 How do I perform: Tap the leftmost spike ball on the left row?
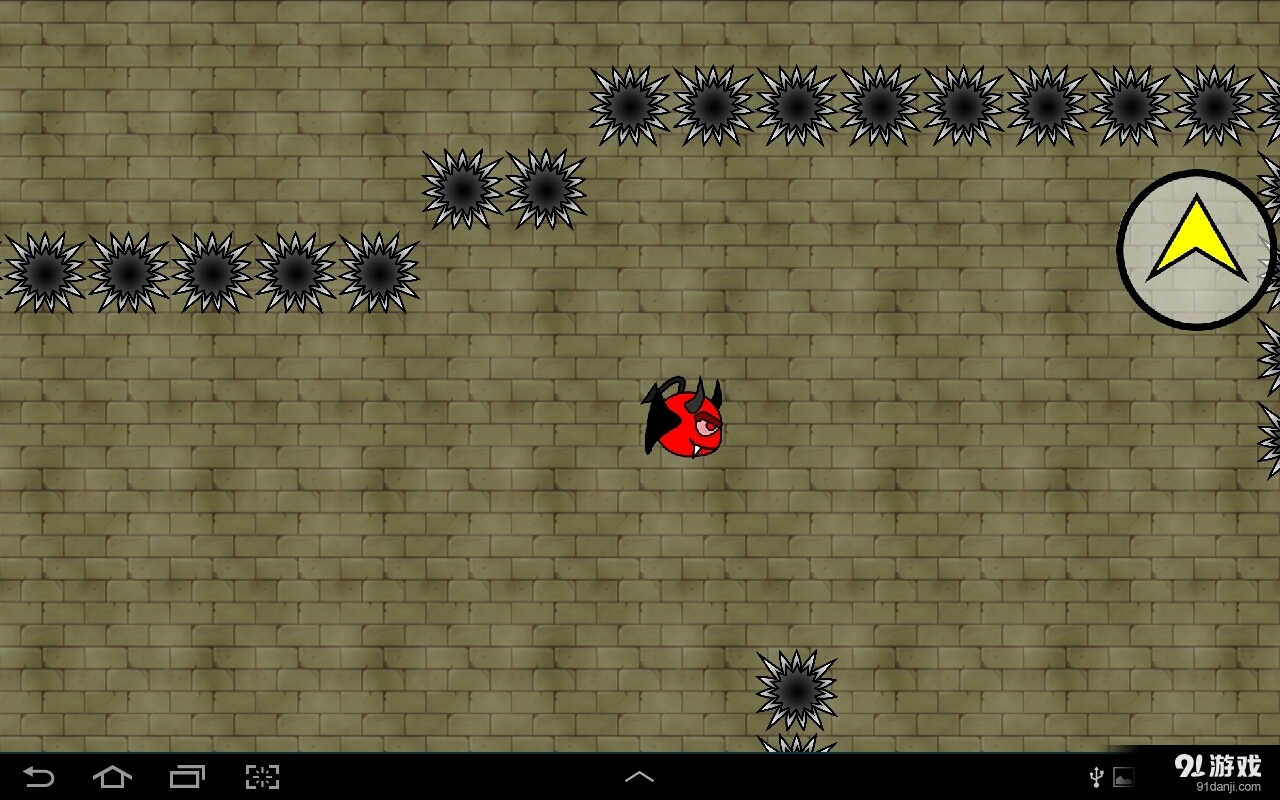point(42,272)
